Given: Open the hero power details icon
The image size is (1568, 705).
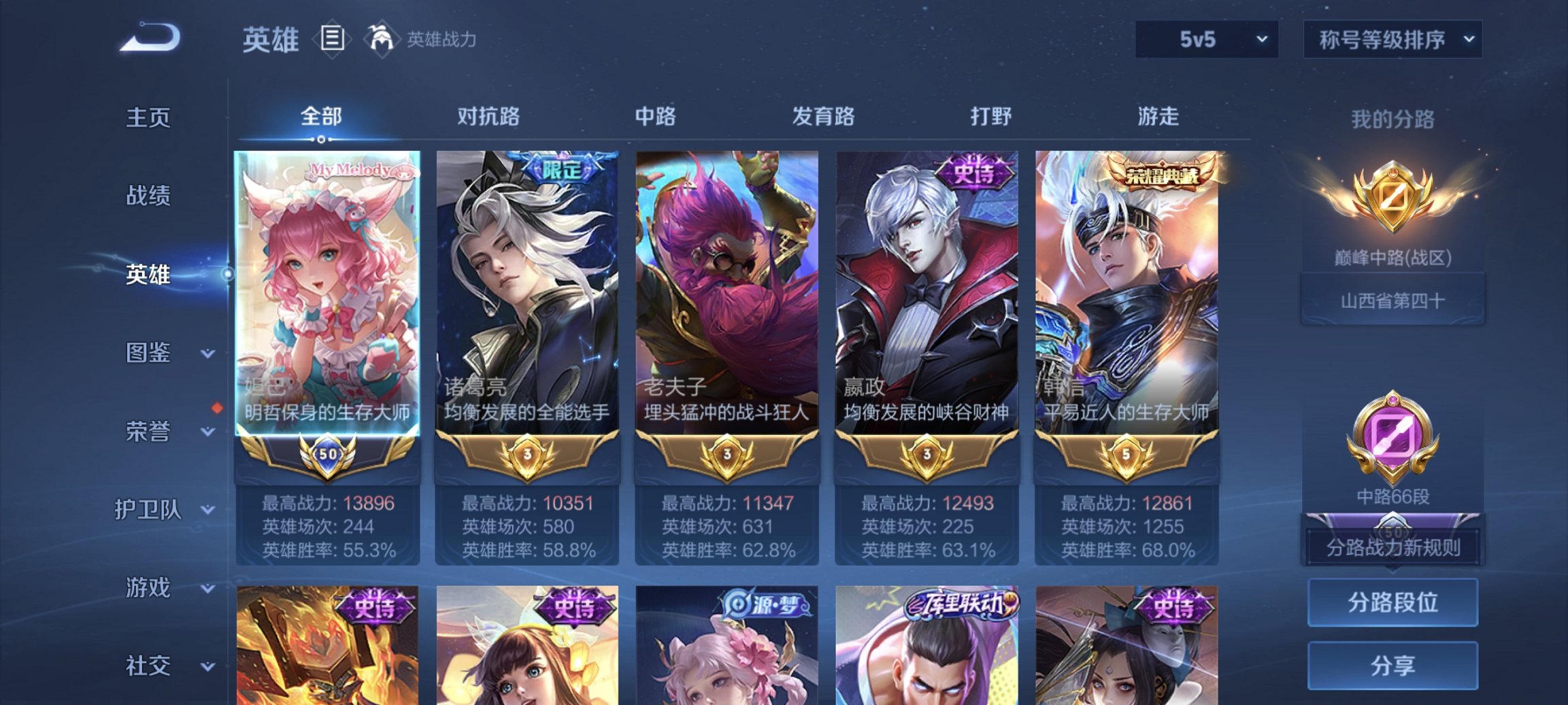Looking at the screenshot, I should click(382, 39).
